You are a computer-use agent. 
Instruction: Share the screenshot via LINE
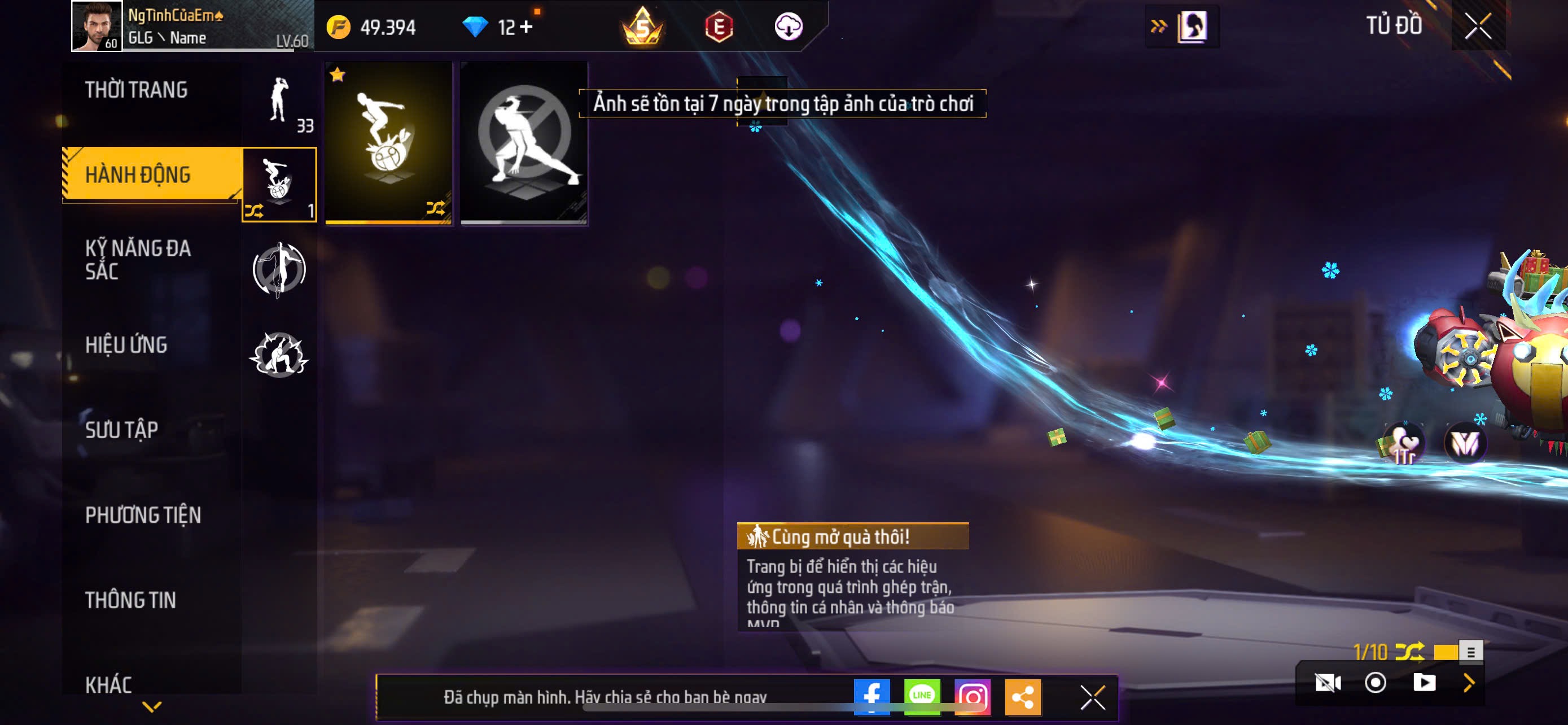tap(922, 696)
